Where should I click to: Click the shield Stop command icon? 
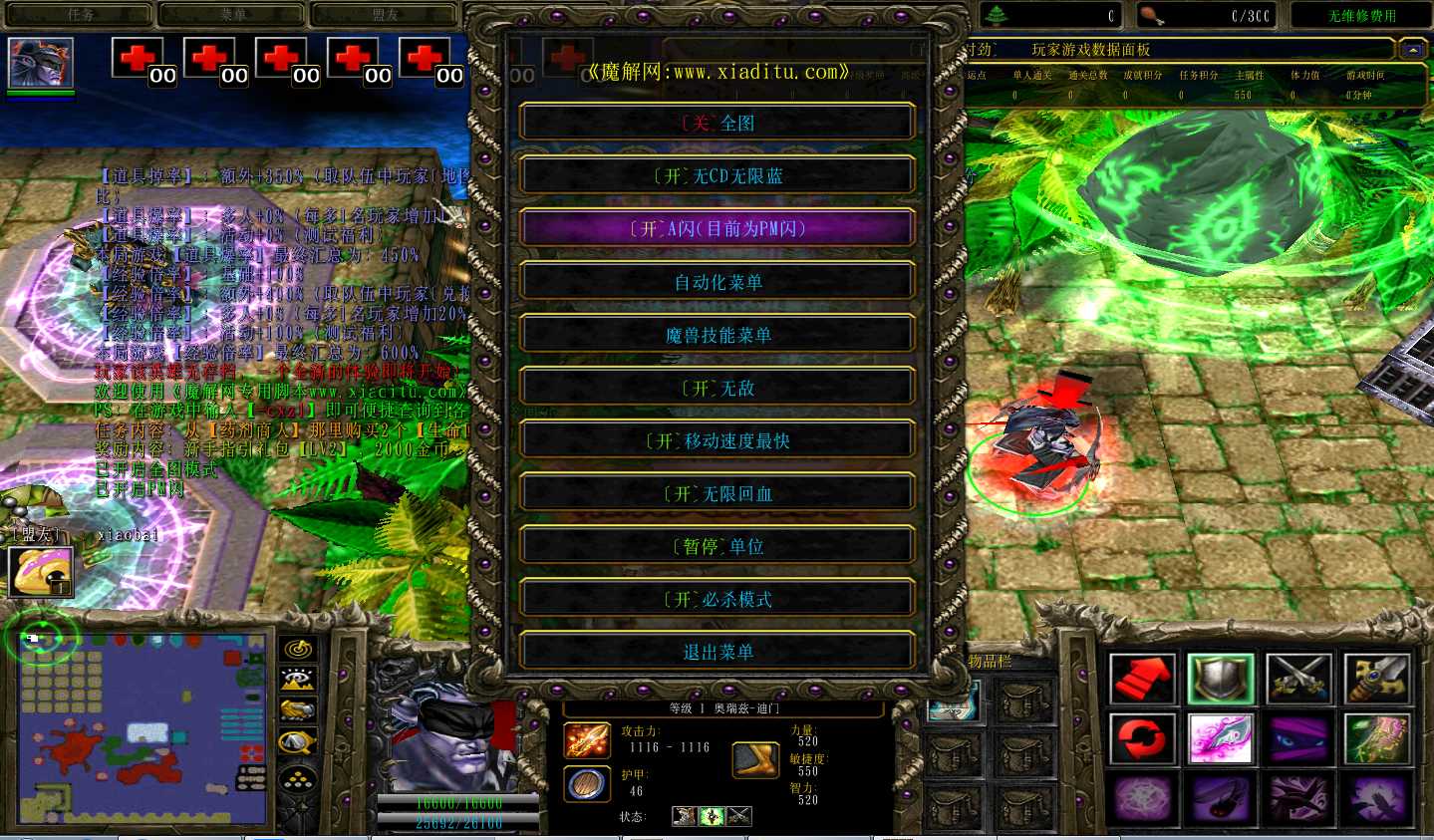[x=1221, y=679]
